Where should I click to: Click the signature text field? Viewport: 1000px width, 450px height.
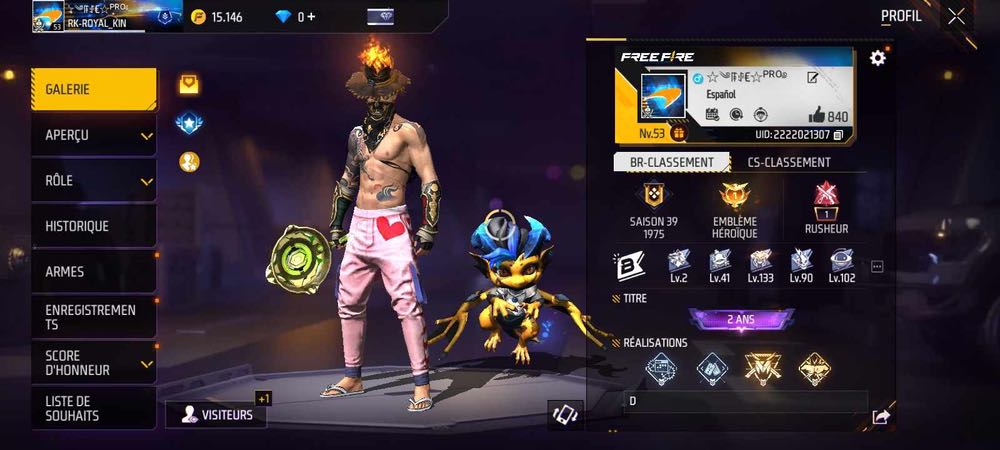pos(744,402)
